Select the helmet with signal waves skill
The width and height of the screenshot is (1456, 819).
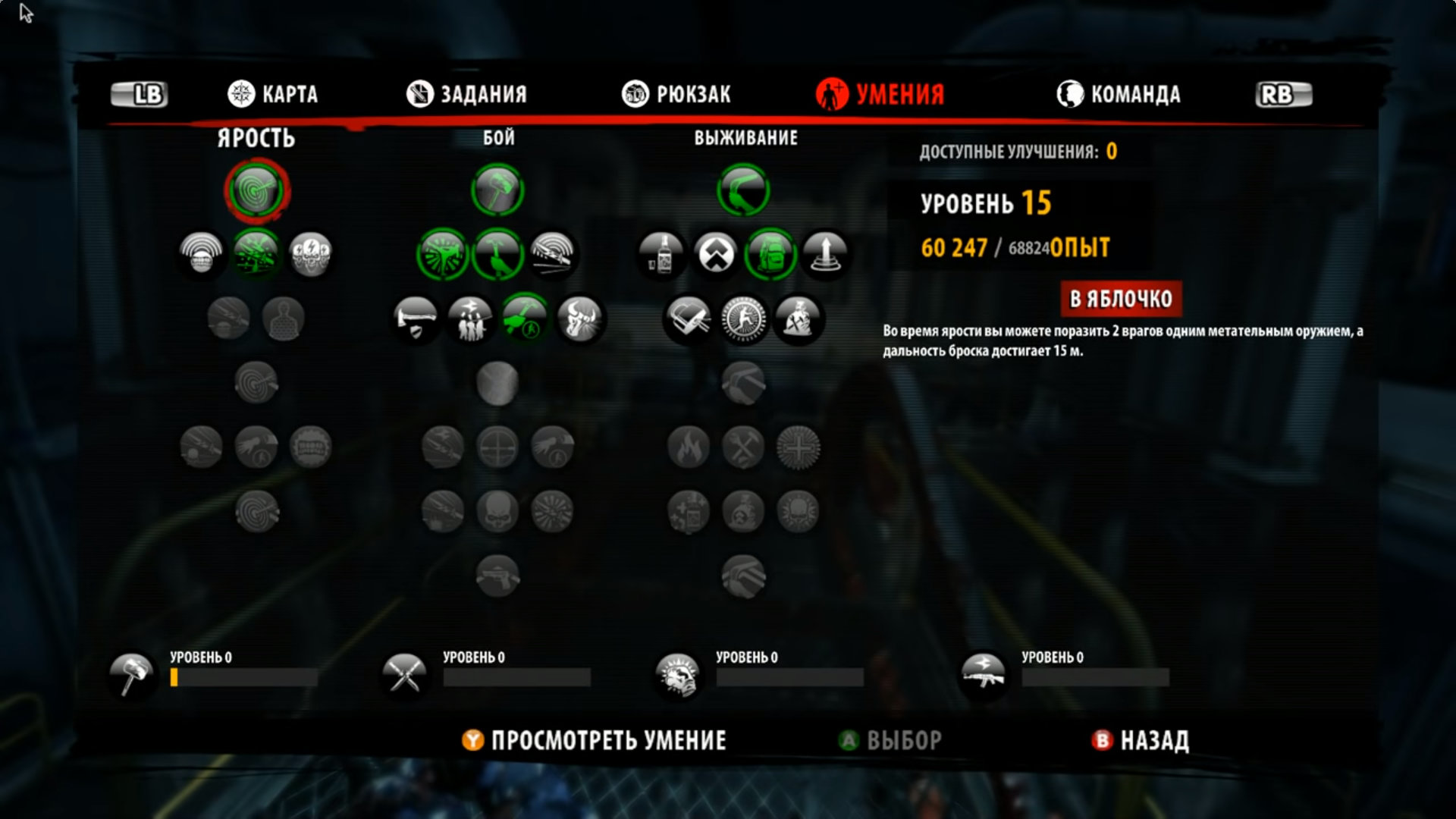click(202, 254)
